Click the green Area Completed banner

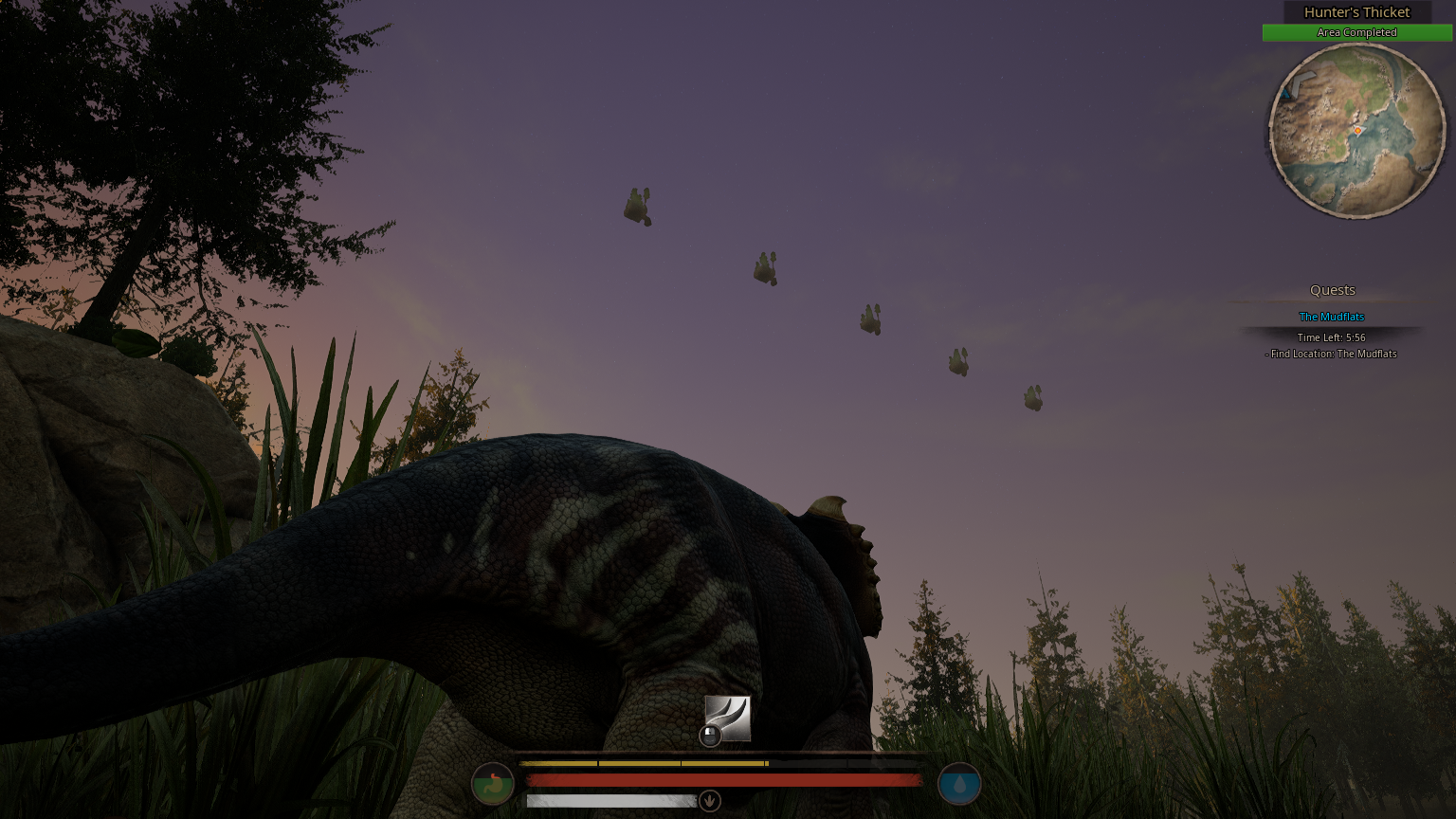[1356, 32]
